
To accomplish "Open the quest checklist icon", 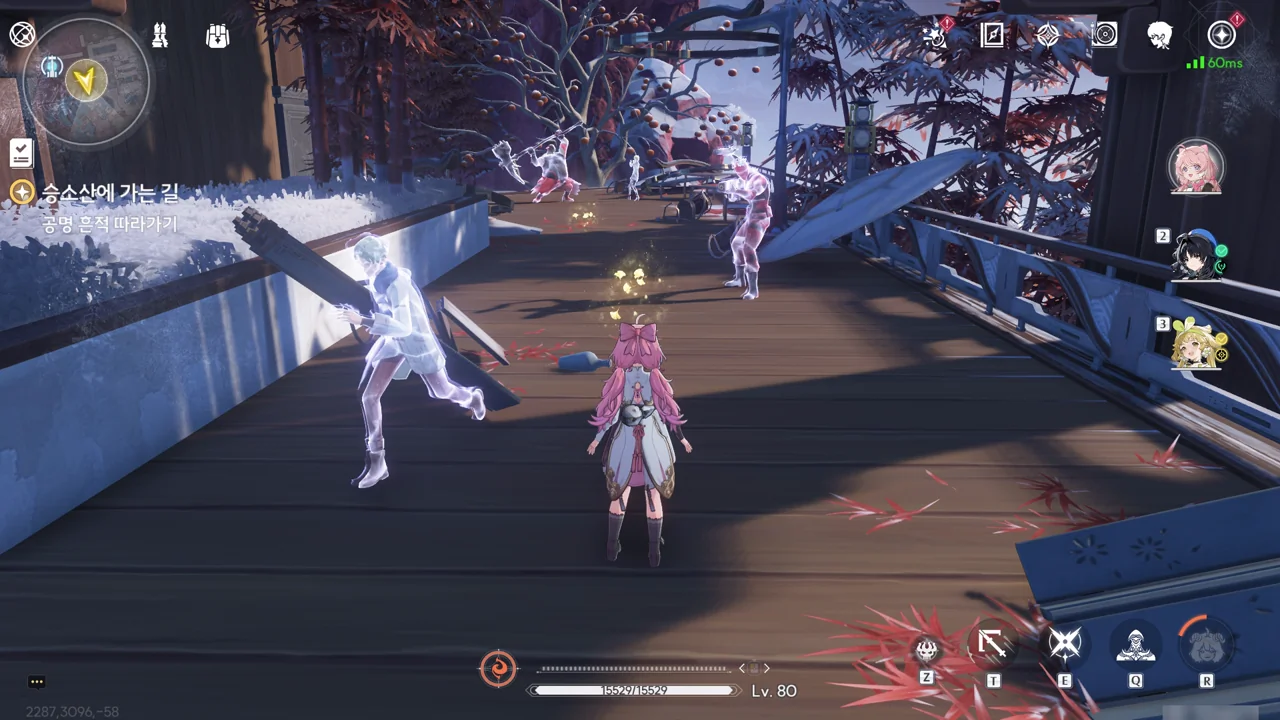I will tap(21, 153).
